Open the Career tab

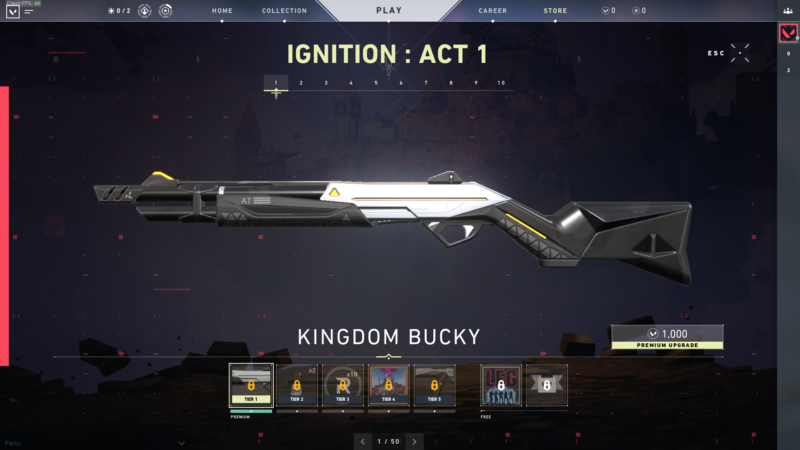pyautogui.click(x=492, y=11)
